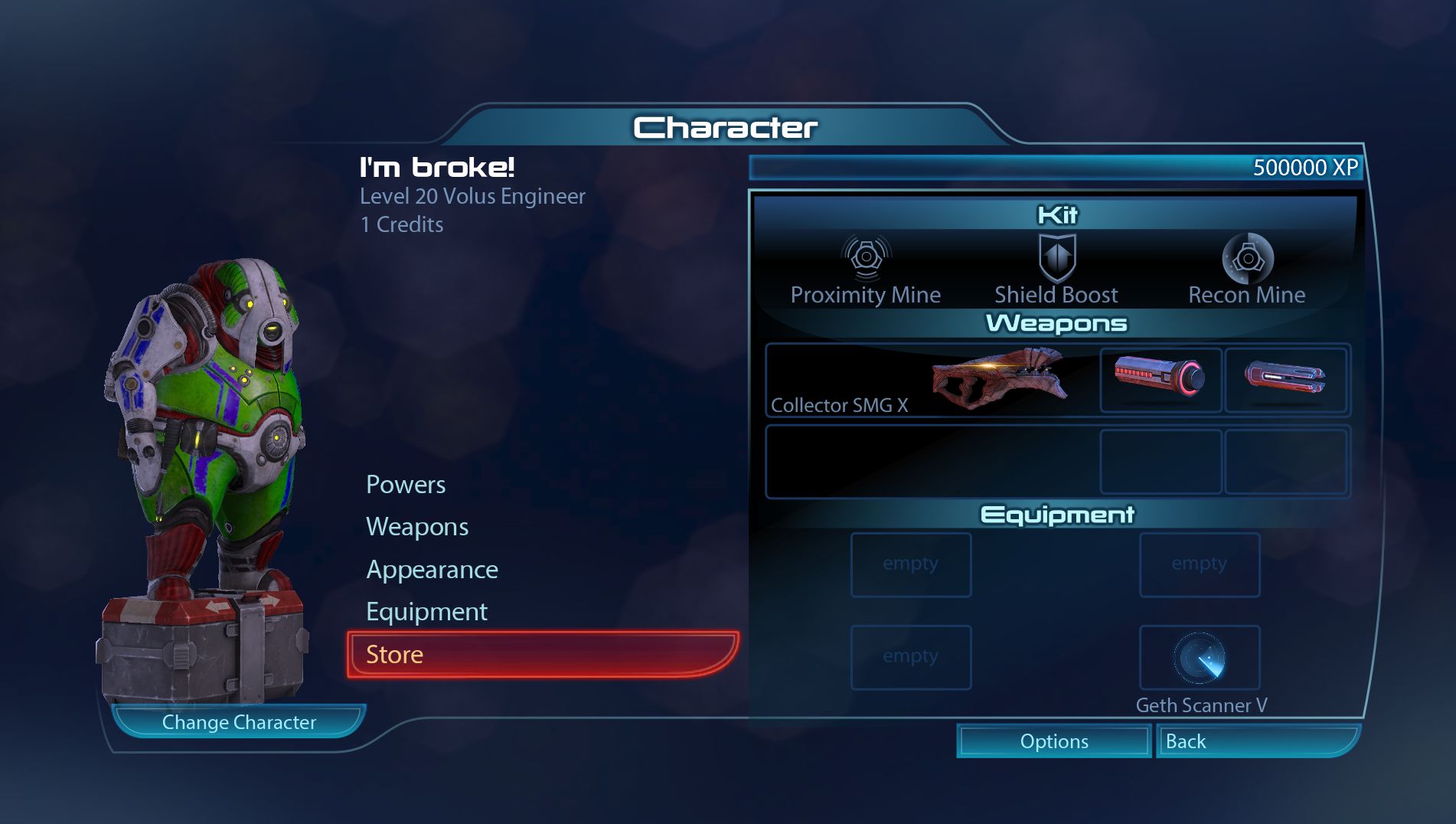This screenshot has height=824, width=1456.
Task: Choose Equipment in the character menu
Action: click(x=426, y=612)
